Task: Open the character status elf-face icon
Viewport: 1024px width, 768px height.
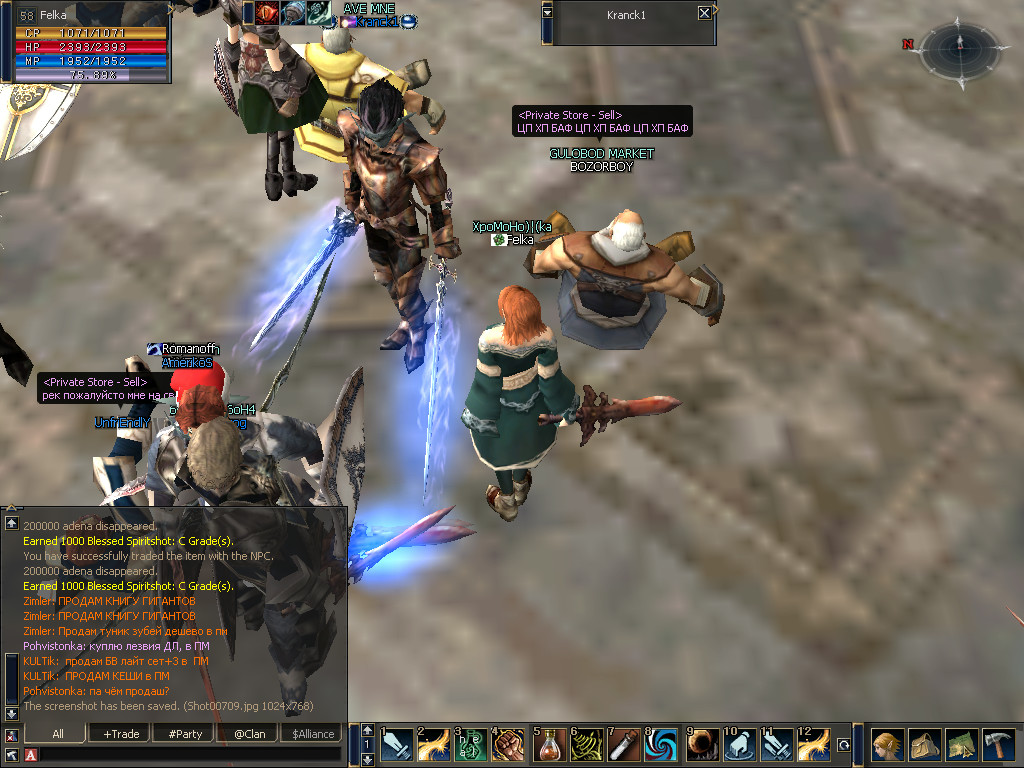Action: [887, 745]
